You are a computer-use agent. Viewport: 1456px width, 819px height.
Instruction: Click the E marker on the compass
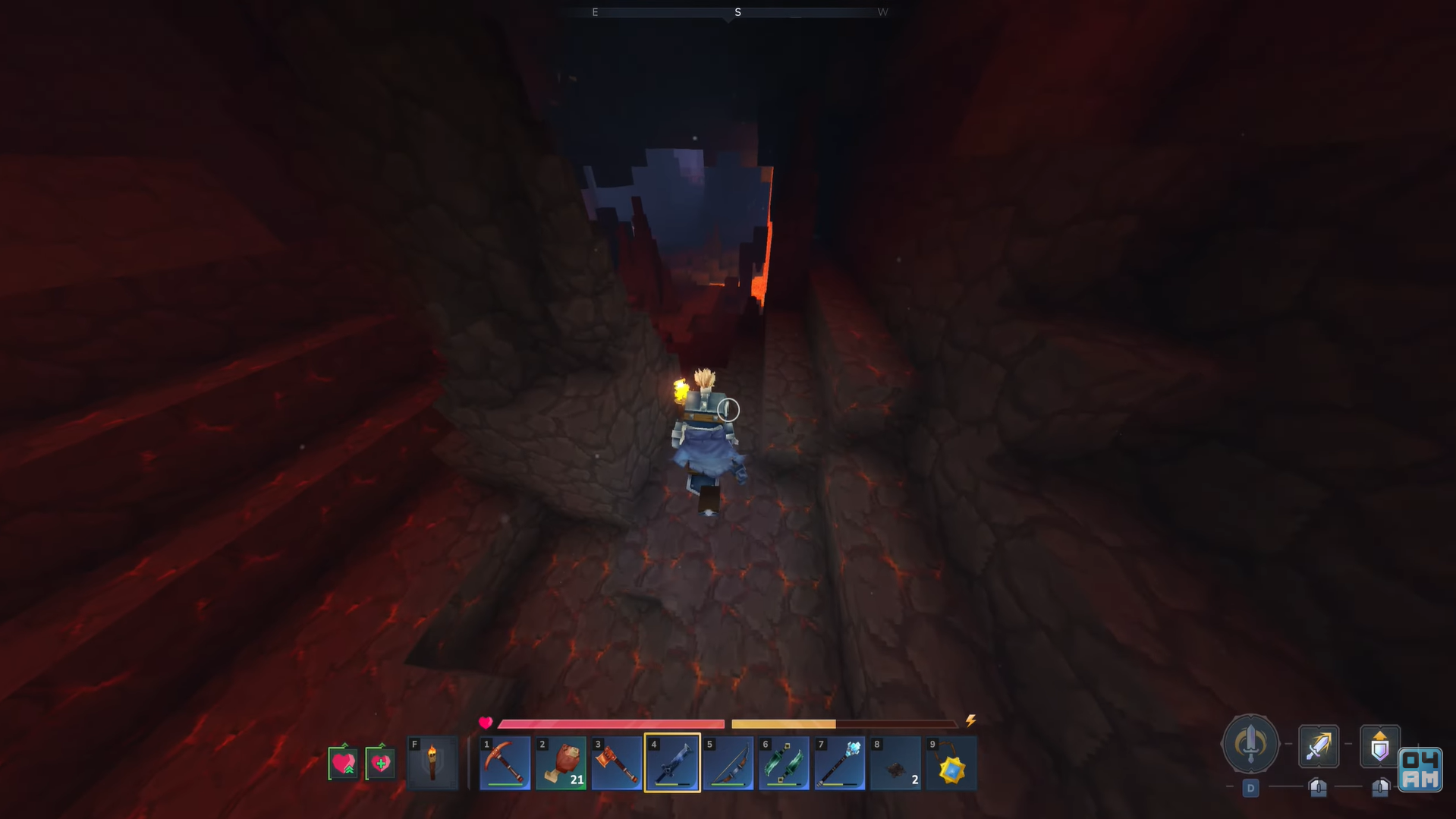[x=595, y=12]
